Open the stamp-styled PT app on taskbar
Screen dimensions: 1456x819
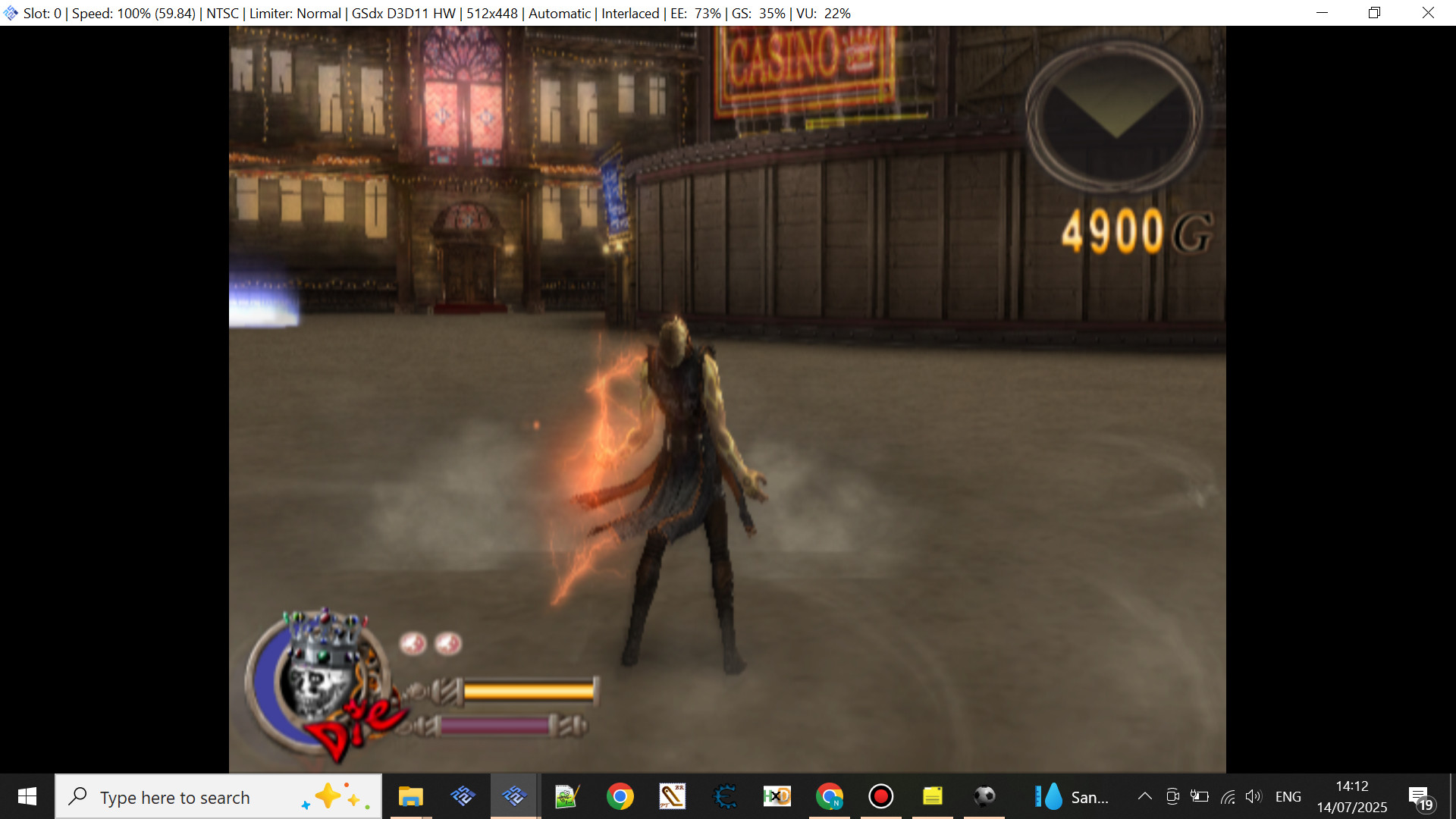point(673,796)
